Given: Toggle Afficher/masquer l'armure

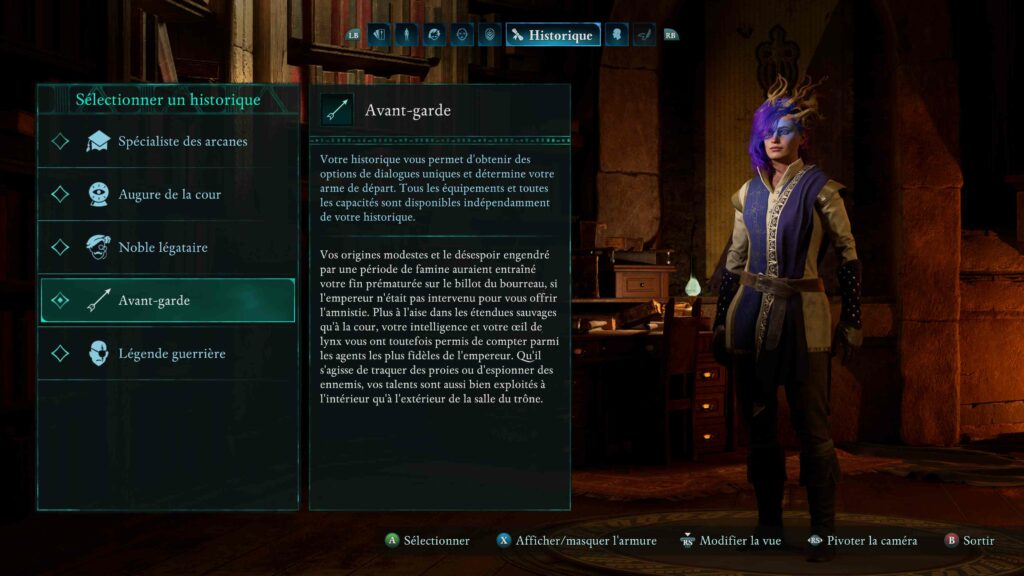Looking at the screenshot, I should 576,541.
